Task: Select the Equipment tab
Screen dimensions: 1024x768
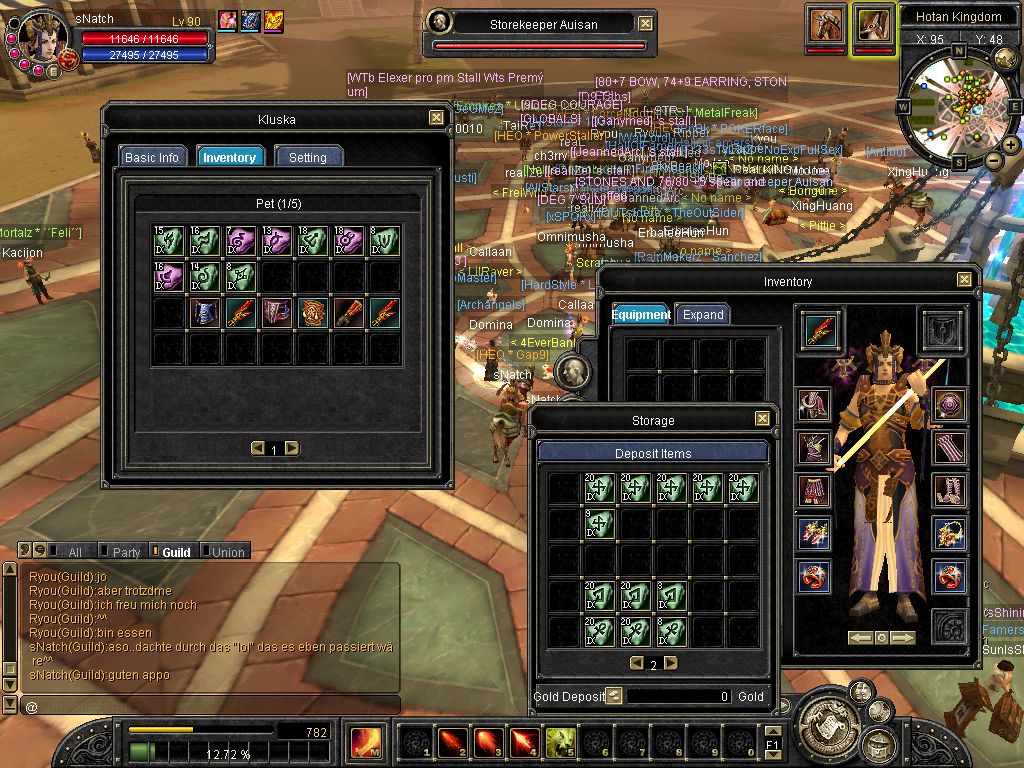Action: coord(641,314)
